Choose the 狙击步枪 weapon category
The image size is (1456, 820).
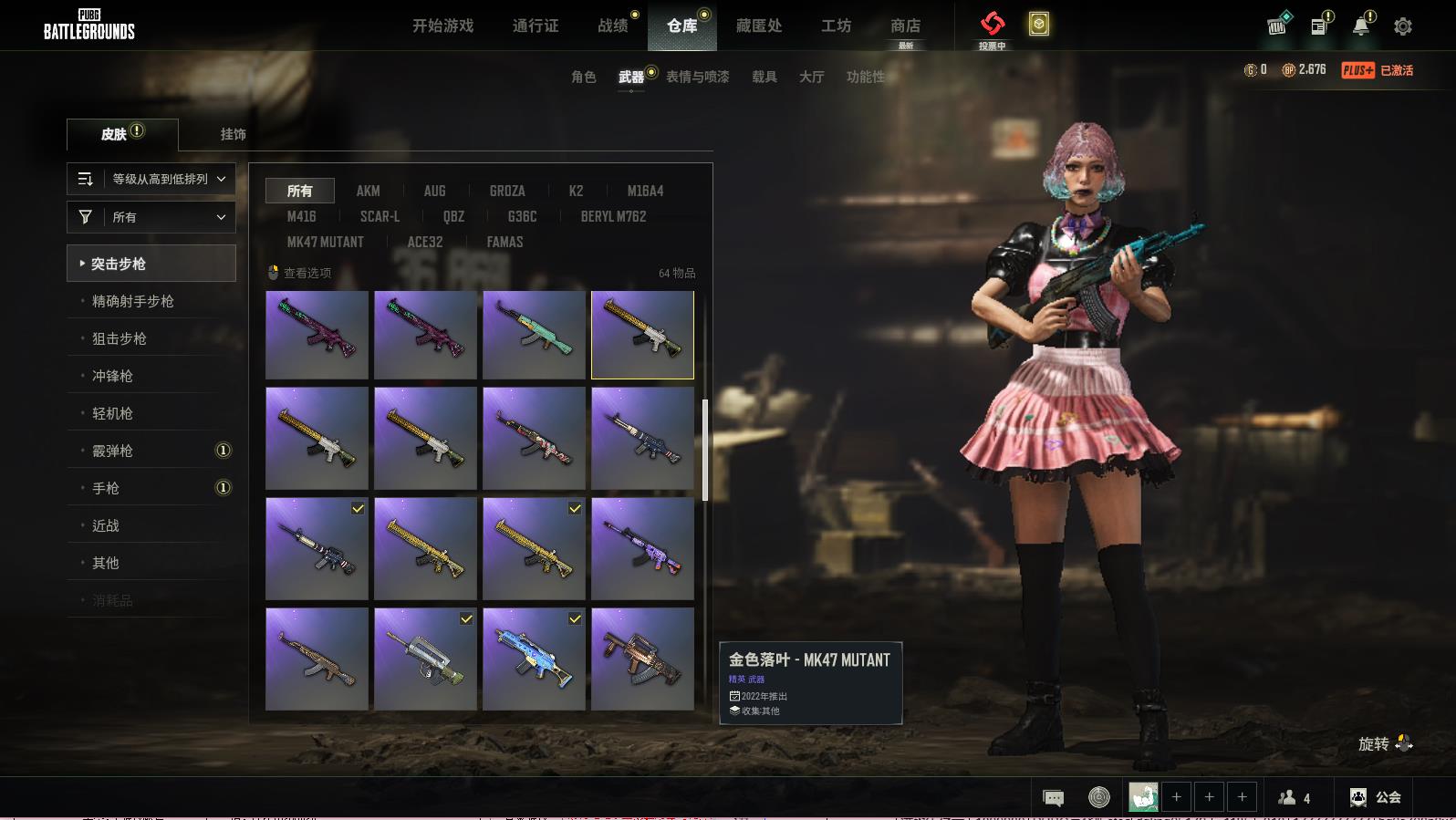pos(120,338)
